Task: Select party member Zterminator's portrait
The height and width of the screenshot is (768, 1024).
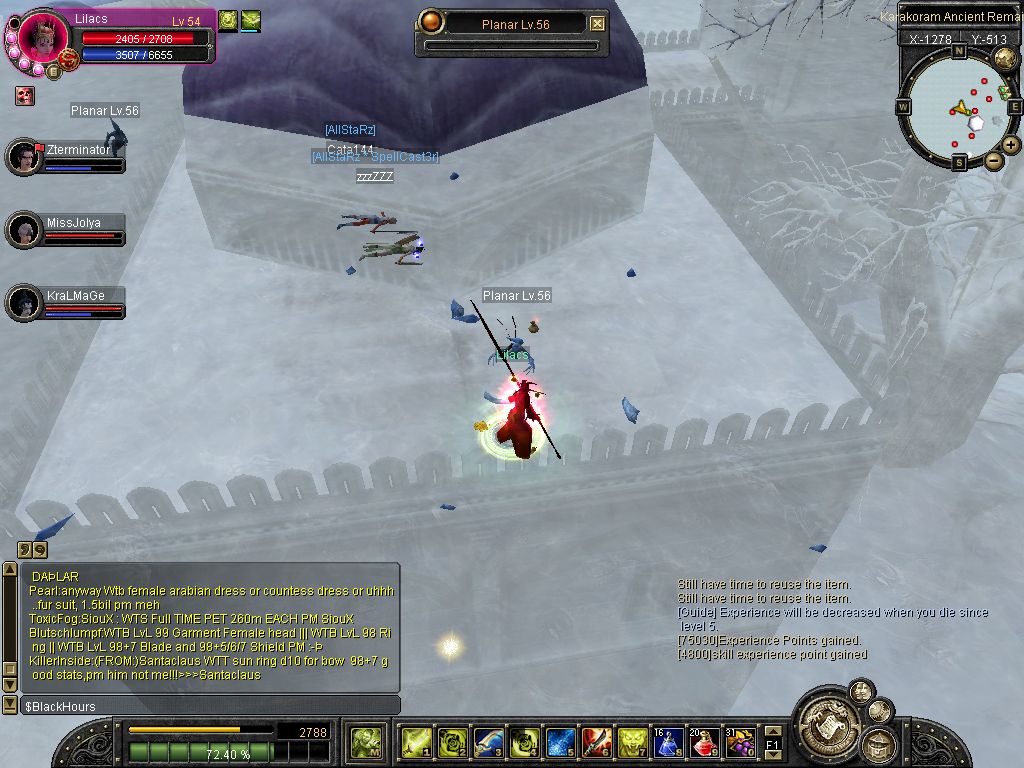Action: click(23, 157)
